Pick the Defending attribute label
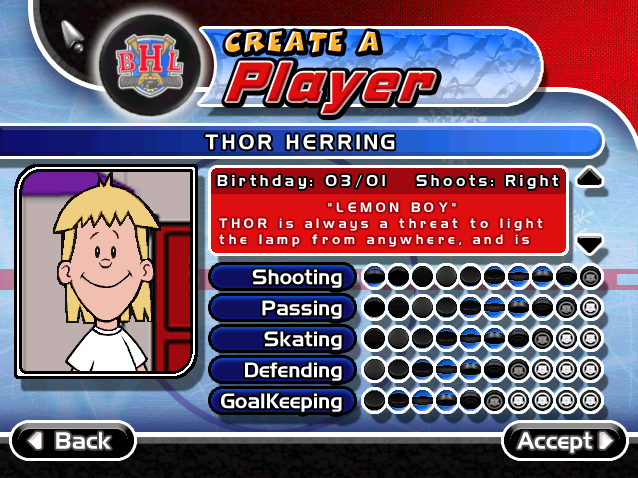Image resolution: width=638 pixels, height=478 pixels. pyautogui.click(x=283, y=370)
